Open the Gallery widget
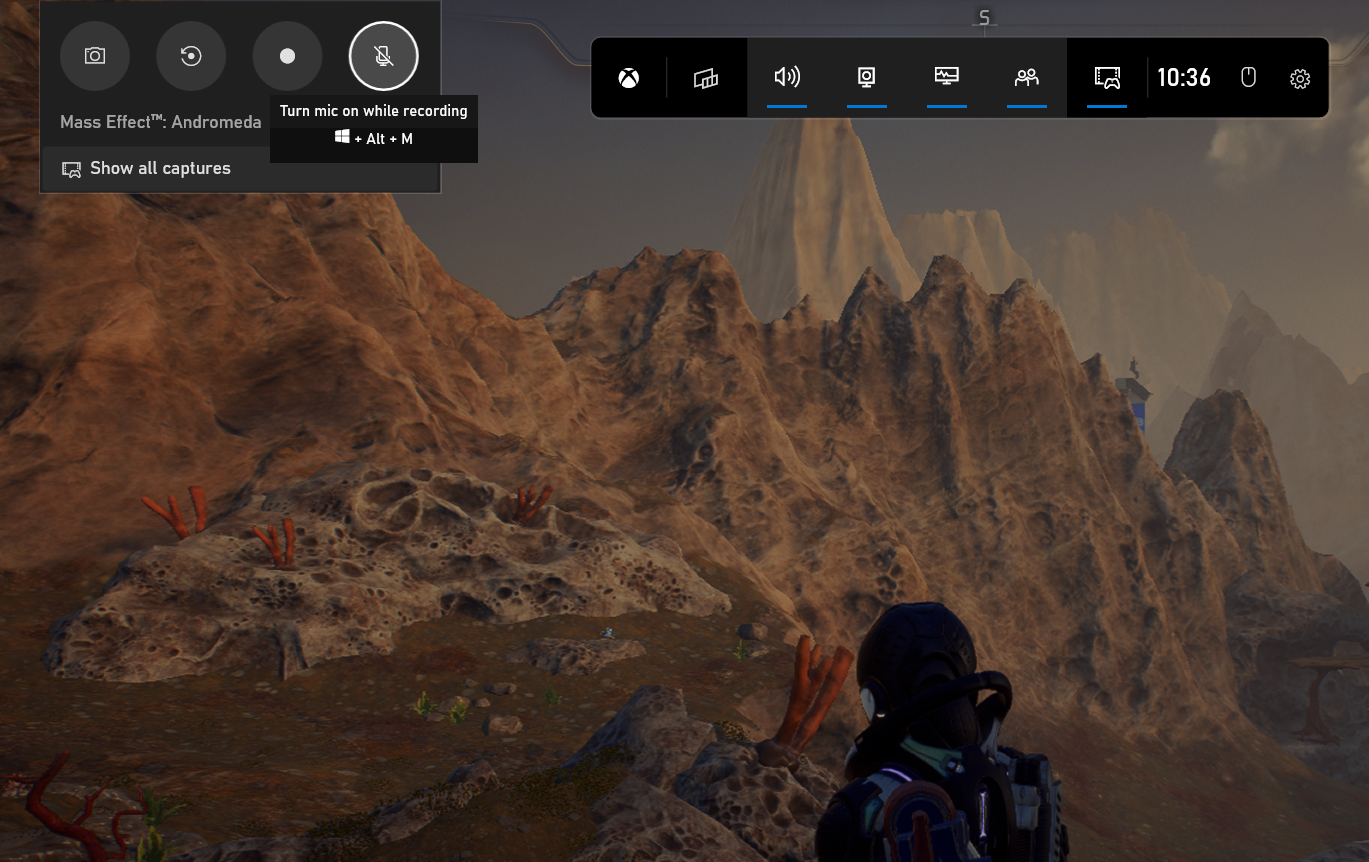The image size is (1369, 862). [x=1106, y=77]
